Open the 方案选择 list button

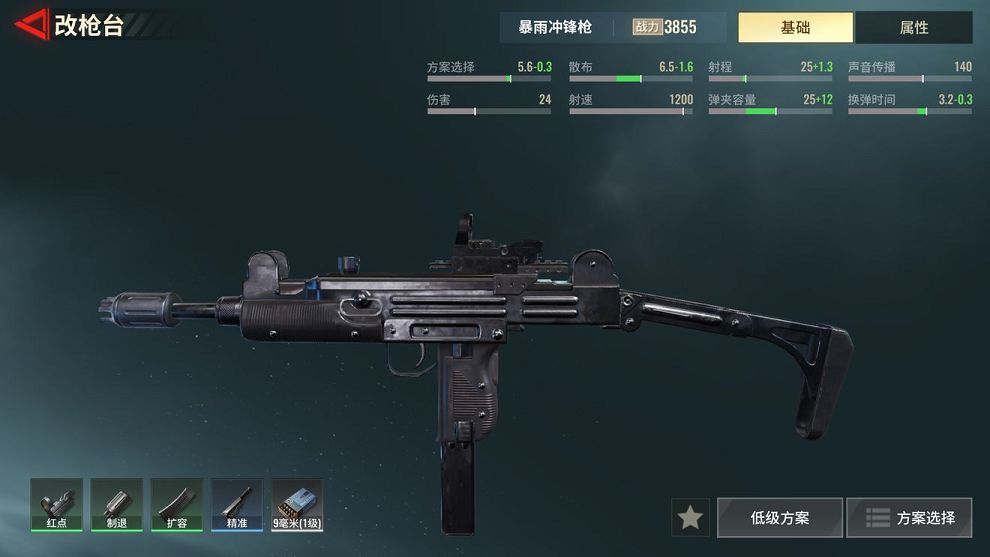pos(909,517)
